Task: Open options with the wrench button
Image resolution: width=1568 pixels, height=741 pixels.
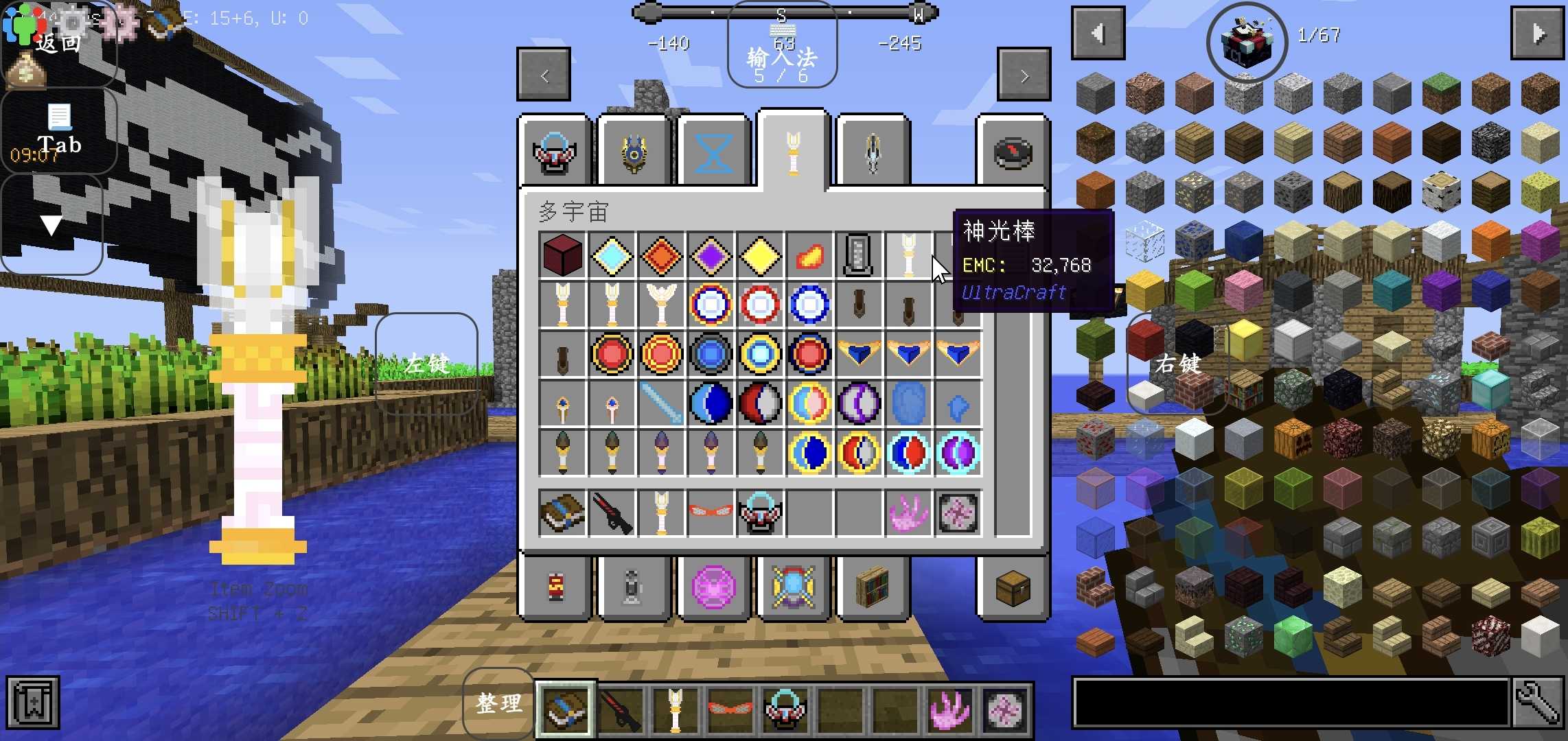Action: (x=1538, y=703)
